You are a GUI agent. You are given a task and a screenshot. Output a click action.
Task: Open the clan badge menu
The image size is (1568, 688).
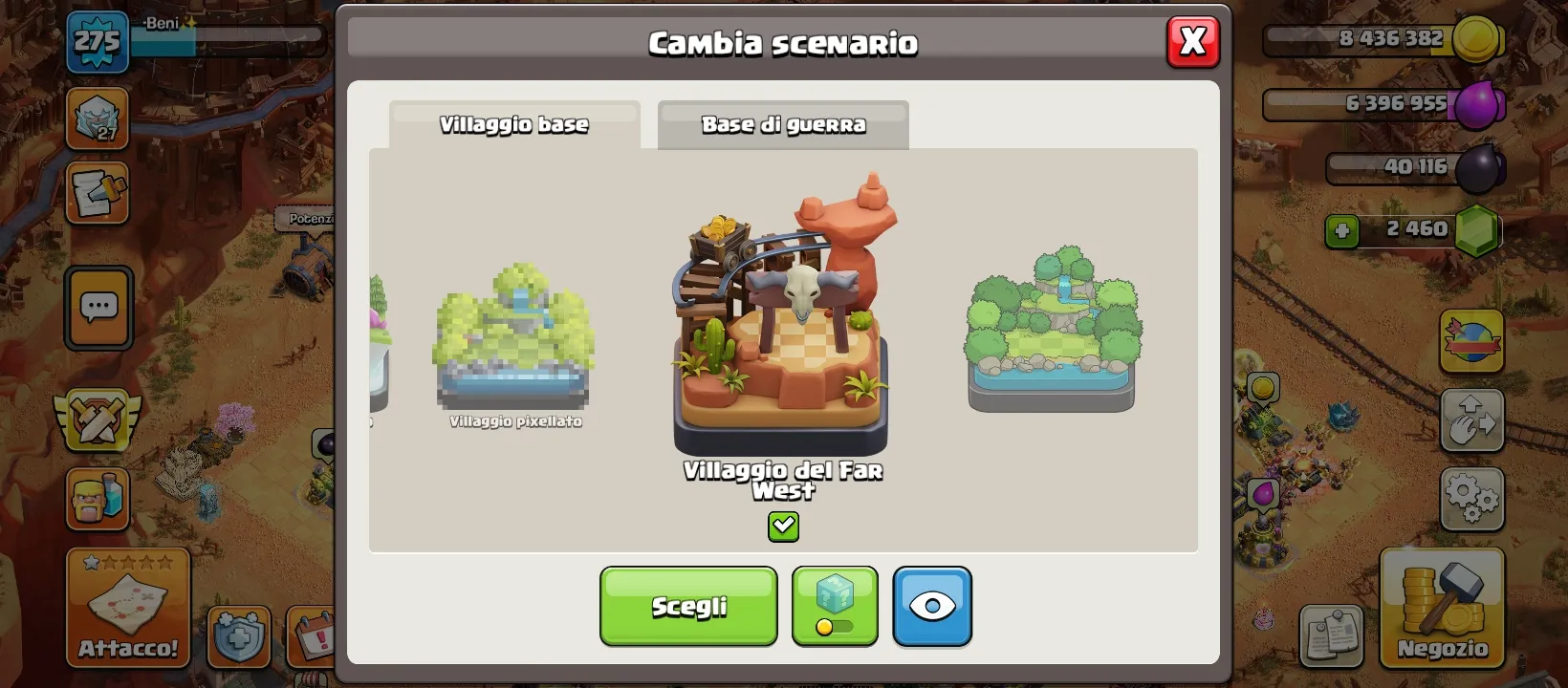click(x=97, y=120)
